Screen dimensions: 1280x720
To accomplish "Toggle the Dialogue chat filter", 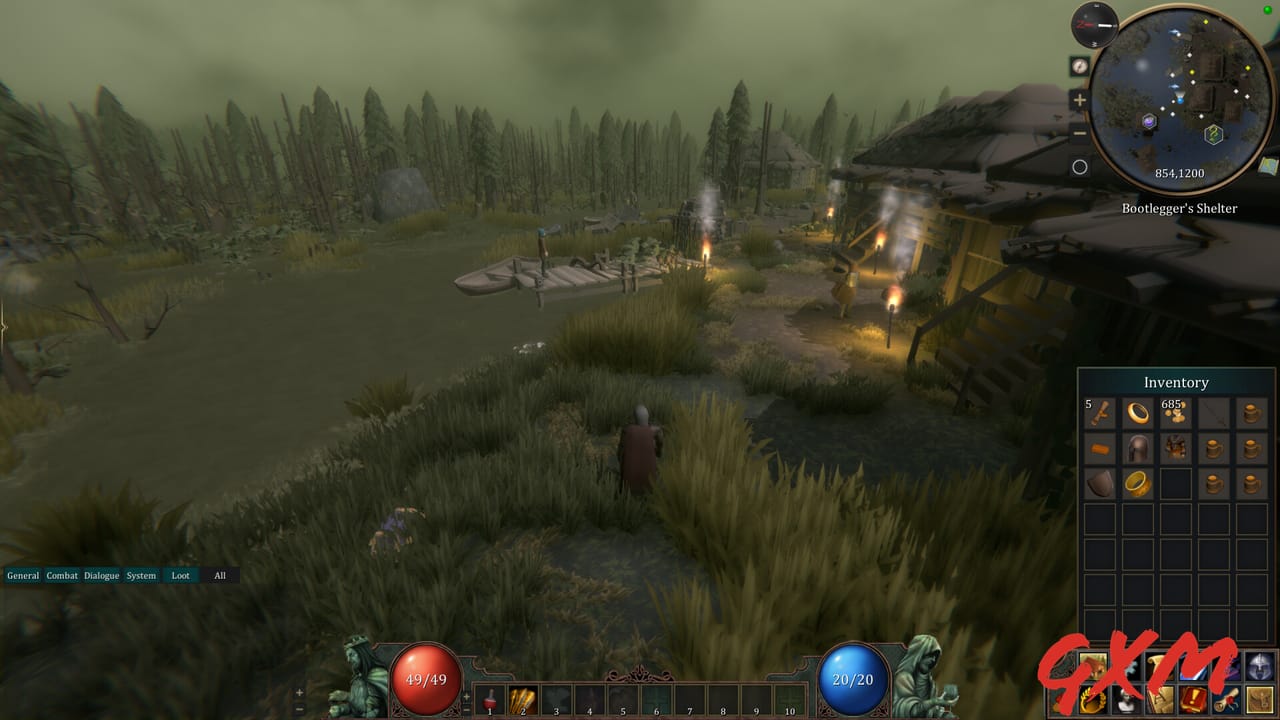I will (x=100, y=576).
